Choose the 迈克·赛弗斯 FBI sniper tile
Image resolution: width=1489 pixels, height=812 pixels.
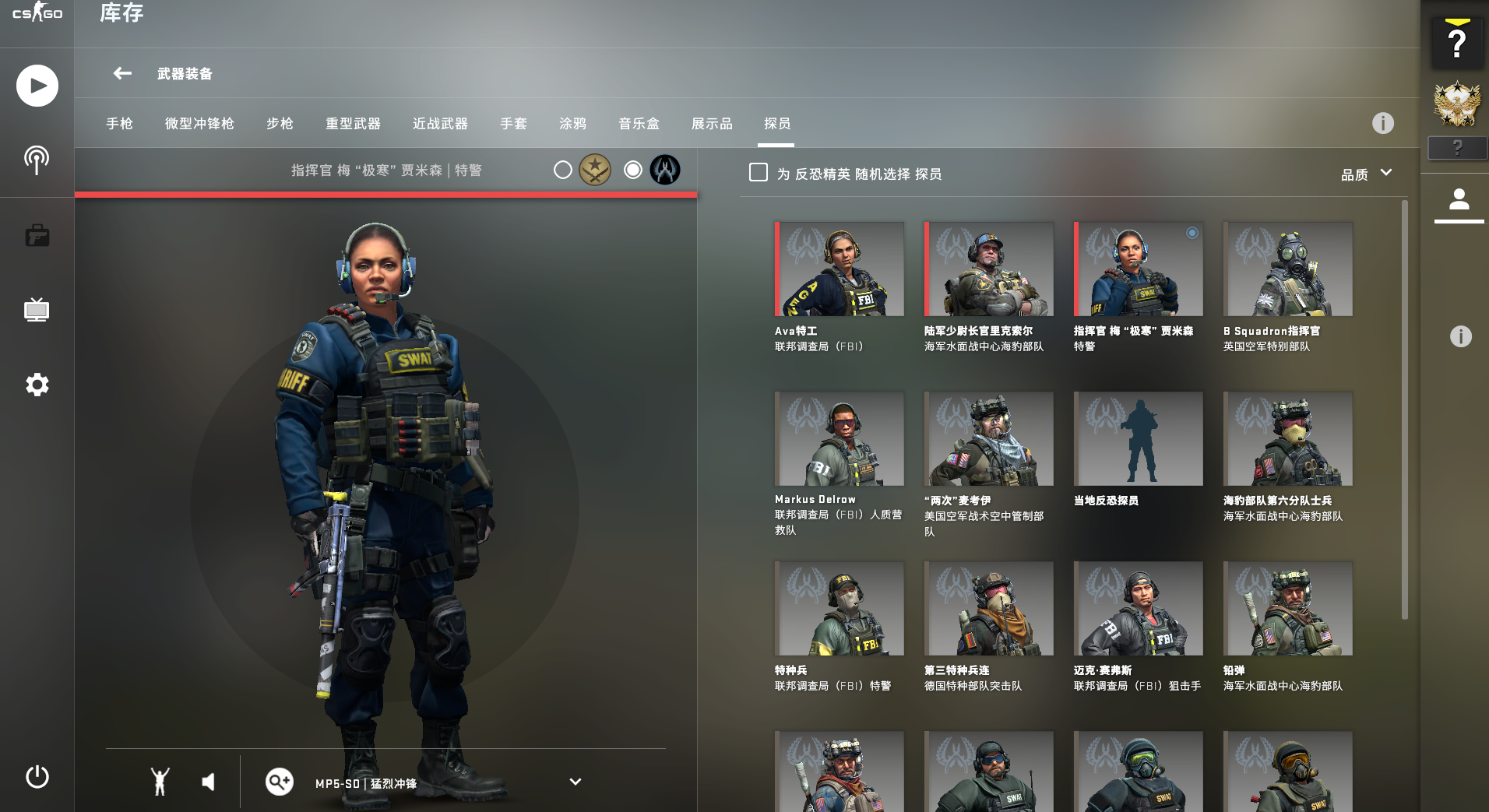pos(1138,609)
